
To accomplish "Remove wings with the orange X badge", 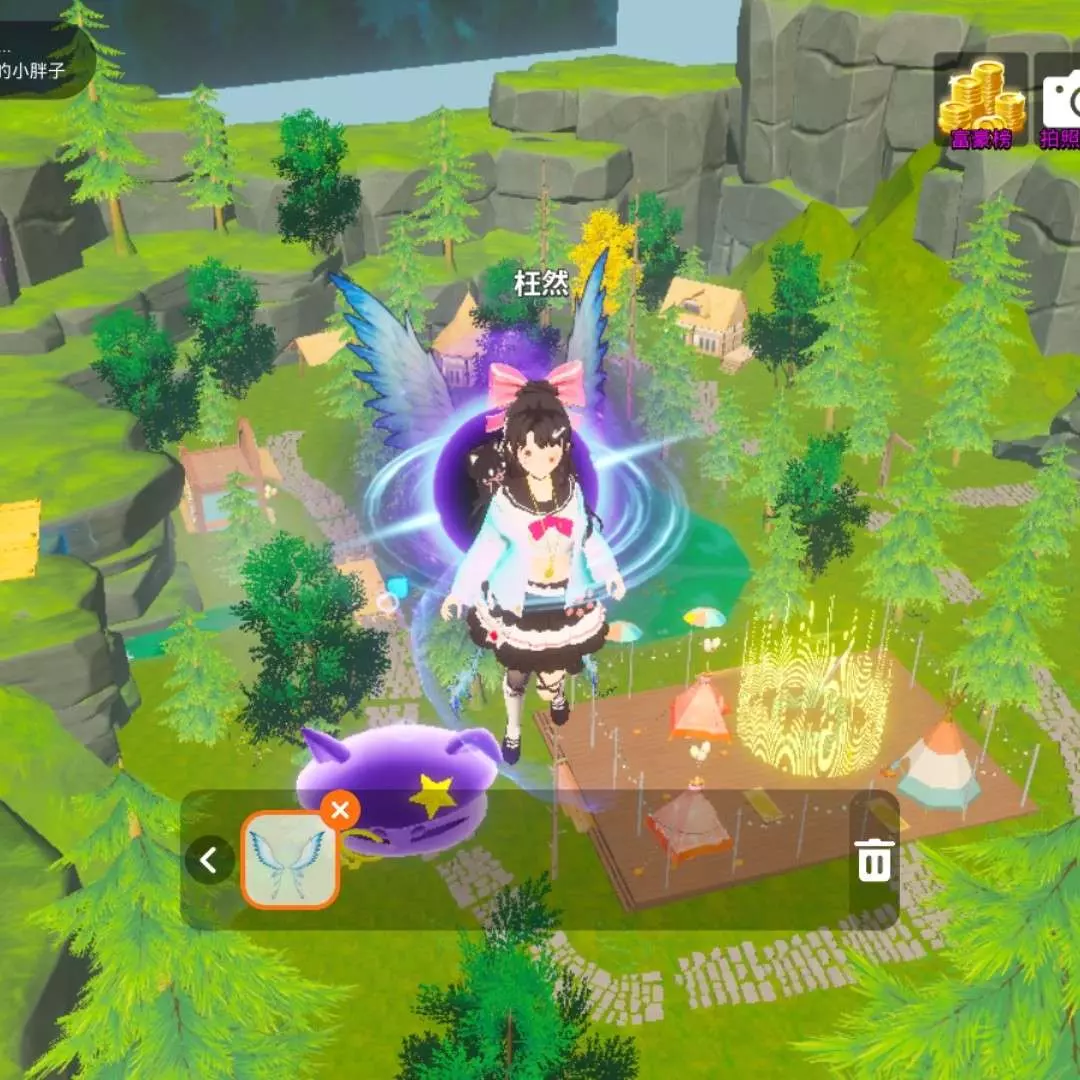I will 340,809.
